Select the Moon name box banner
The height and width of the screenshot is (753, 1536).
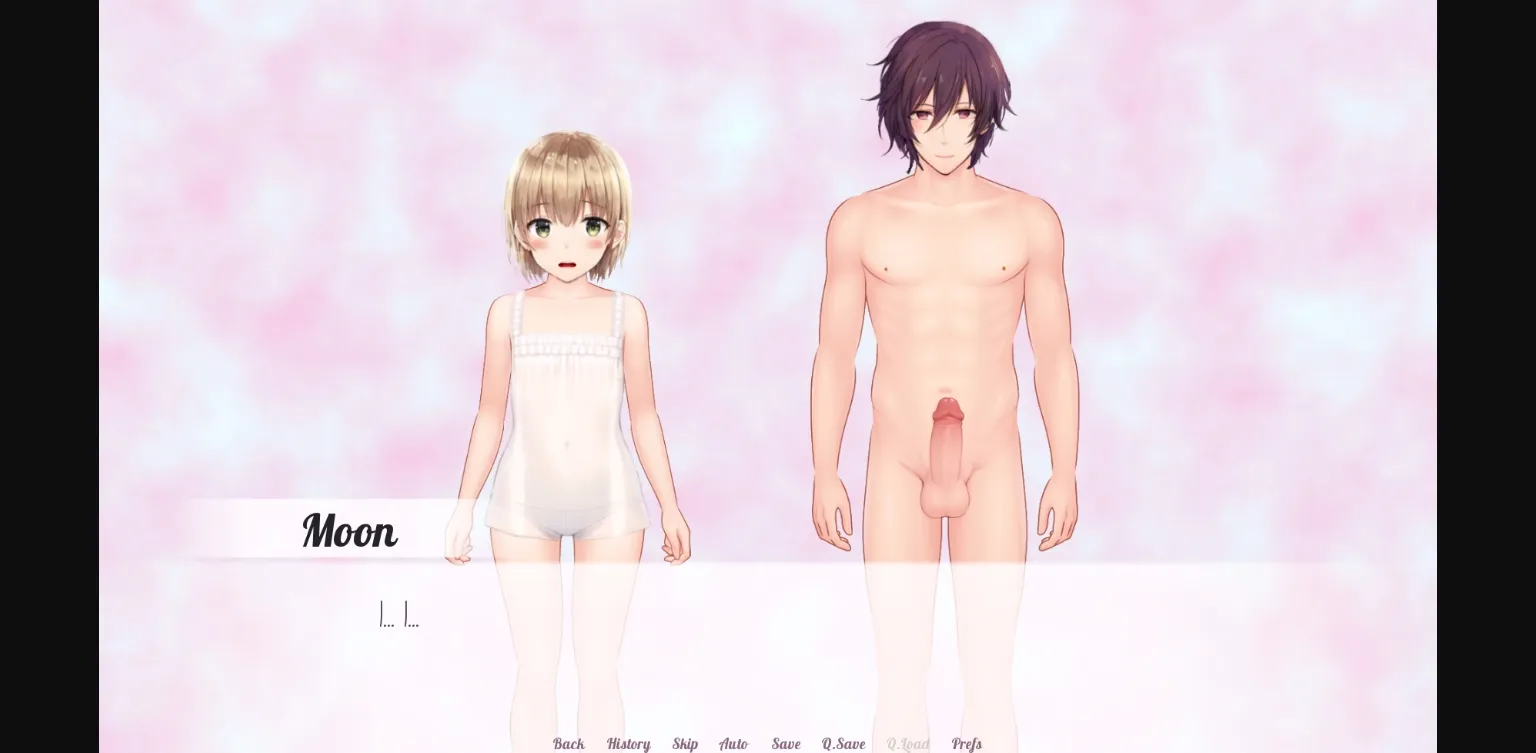click(349, 531)
